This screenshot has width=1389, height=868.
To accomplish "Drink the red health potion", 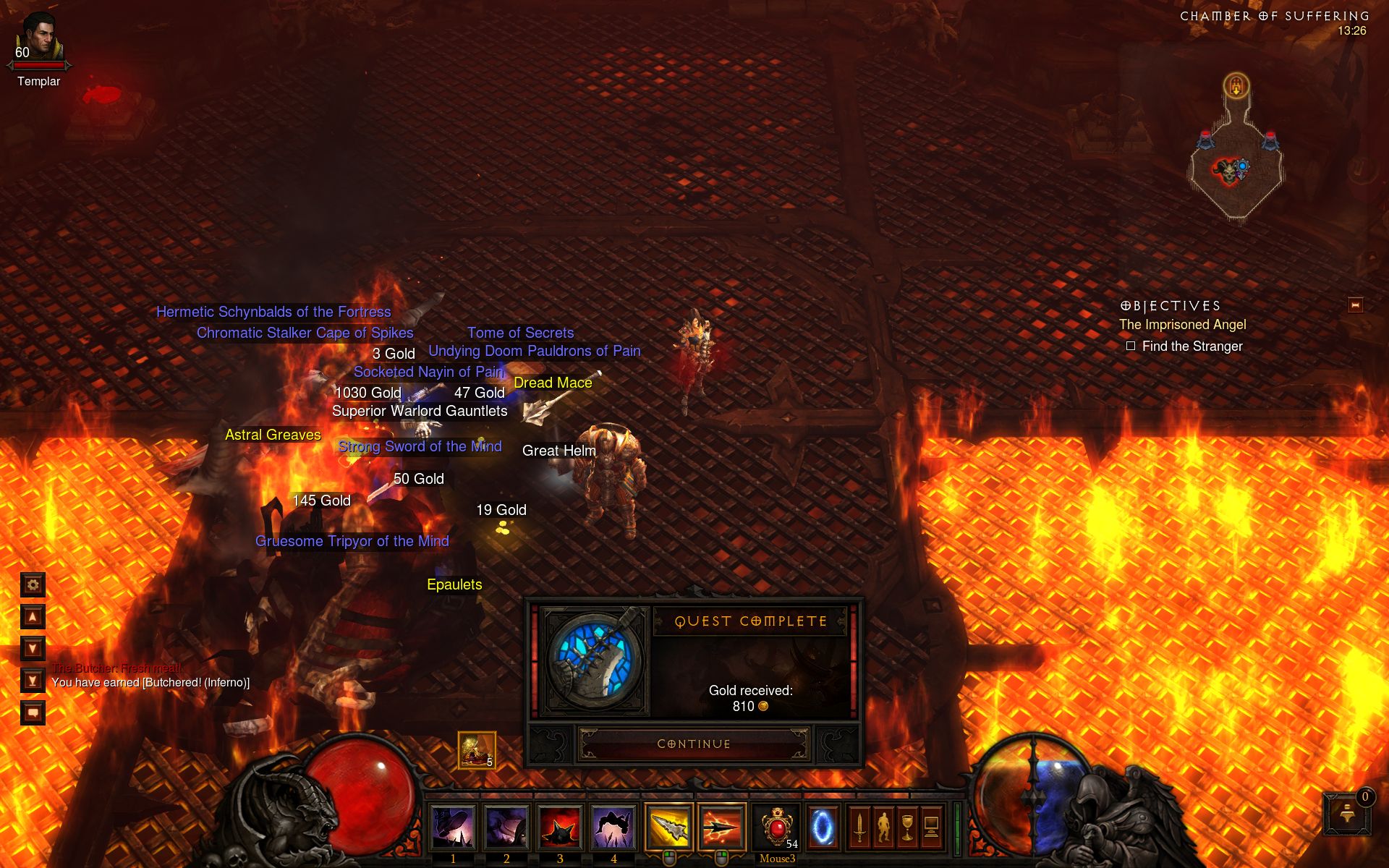I will click(x=776, y=827).
